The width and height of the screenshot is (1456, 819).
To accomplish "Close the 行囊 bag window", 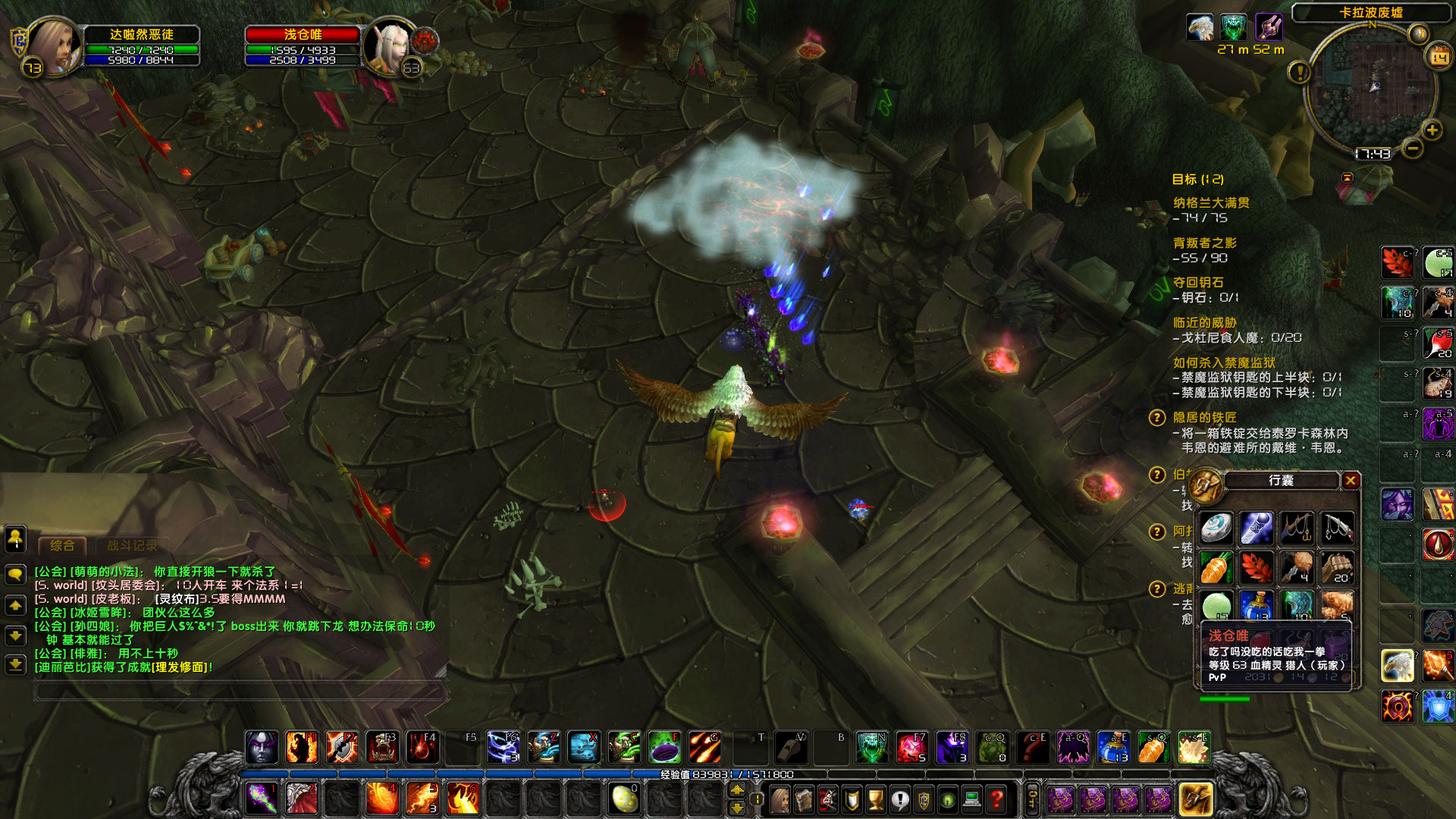I will (x=1351, y=481).
